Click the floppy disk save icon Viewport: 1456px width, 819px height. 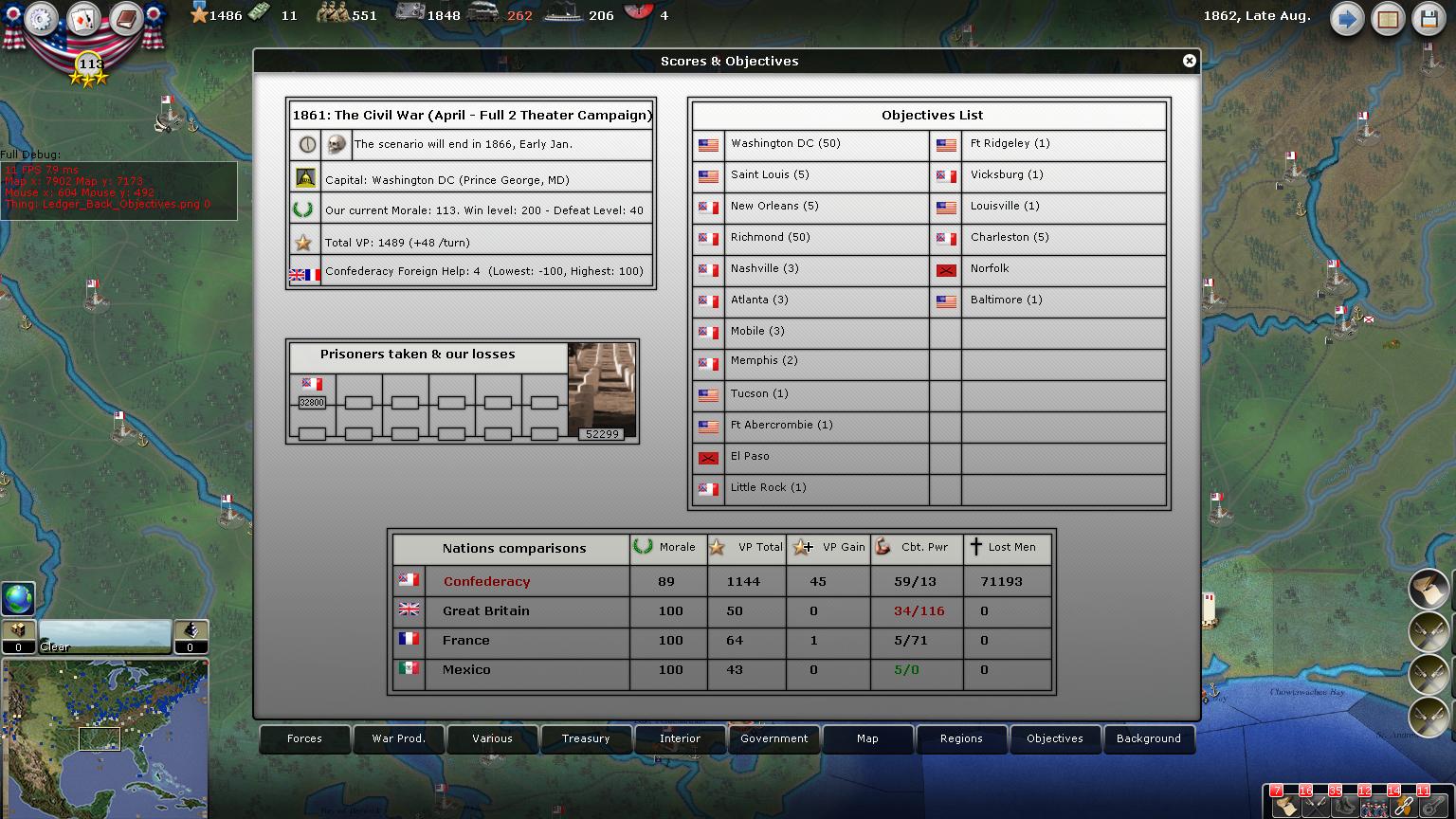(x=1429, y=19)
